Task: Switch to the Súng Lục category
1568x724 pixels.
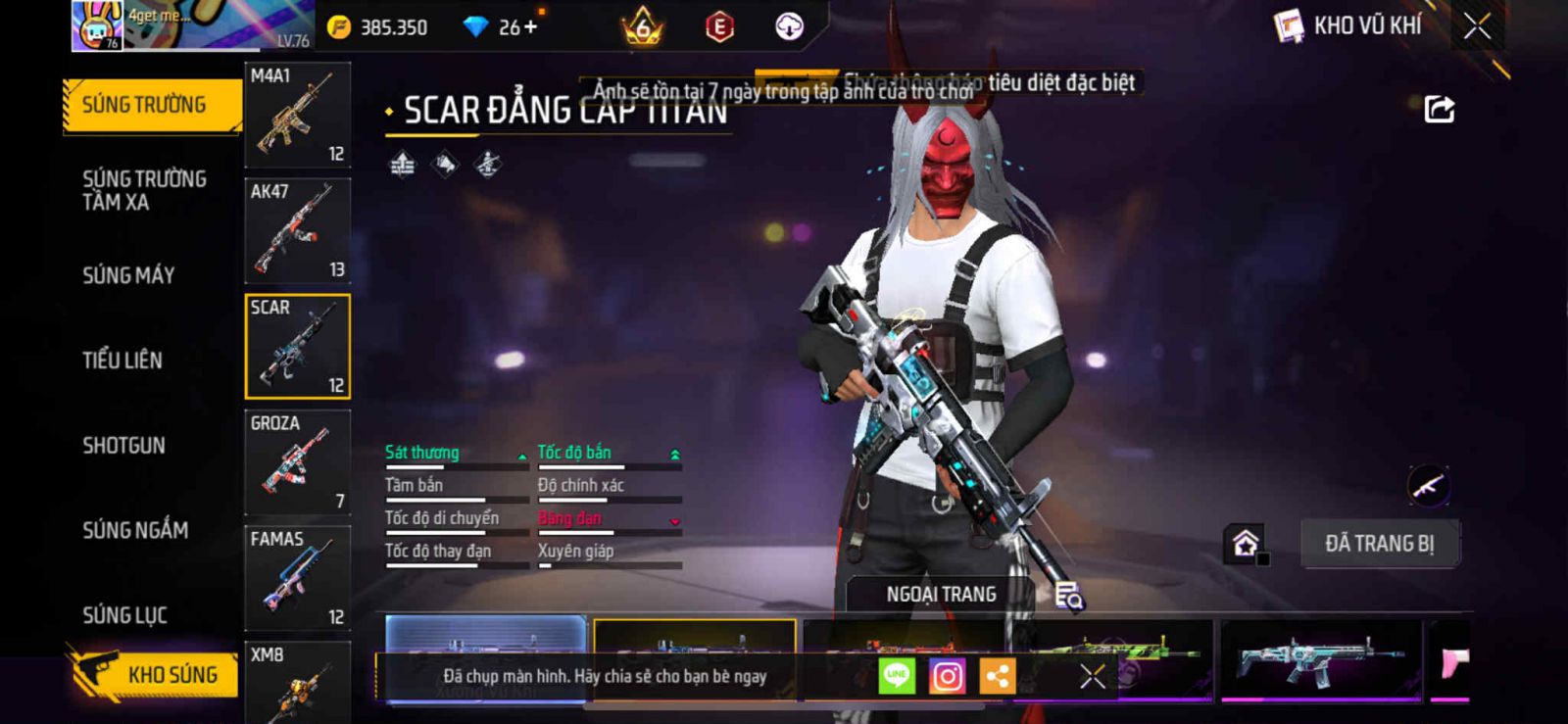Action: 124,615
